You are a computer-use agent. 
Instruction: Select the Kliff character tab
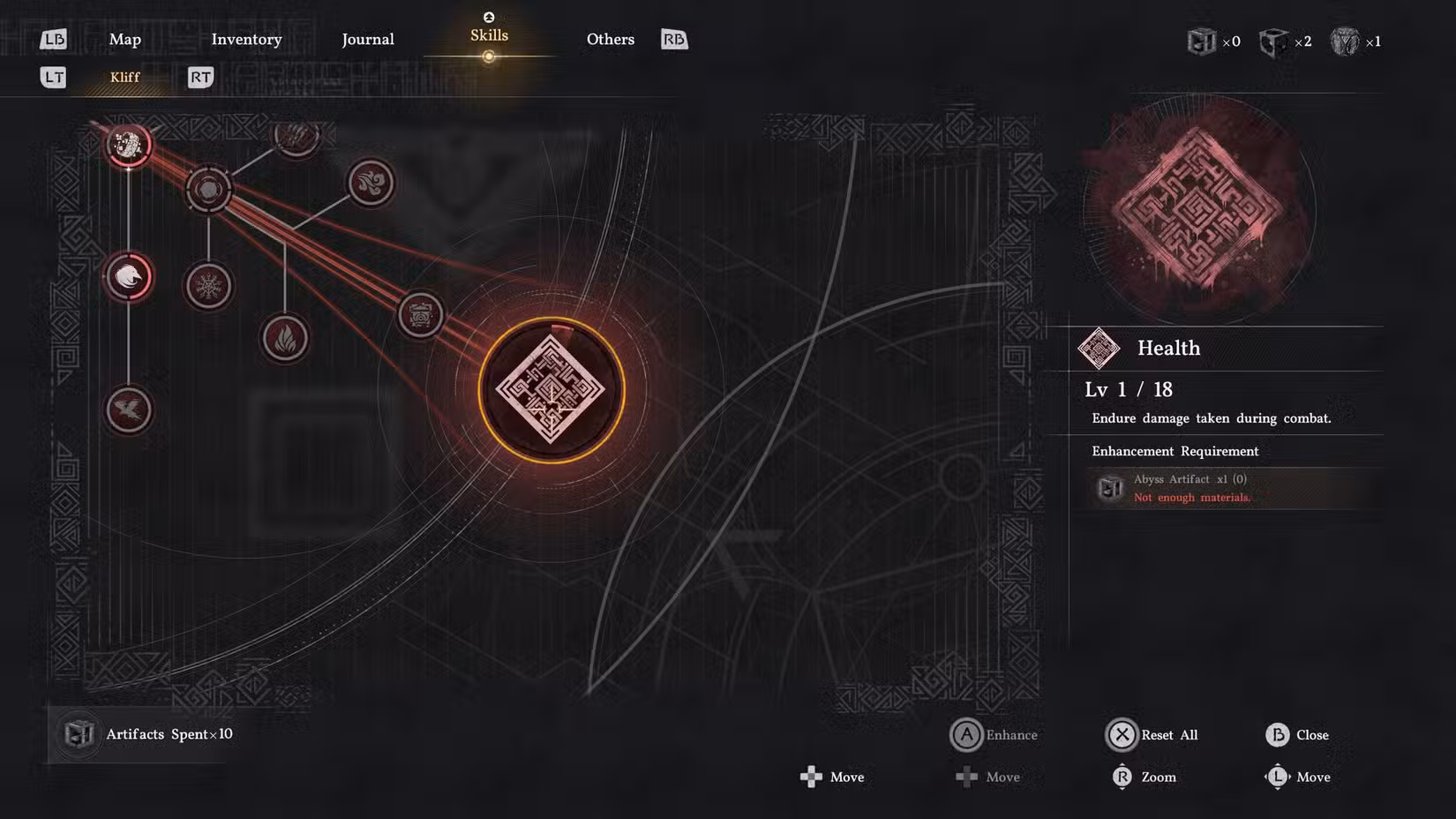(x=124, y=78)
